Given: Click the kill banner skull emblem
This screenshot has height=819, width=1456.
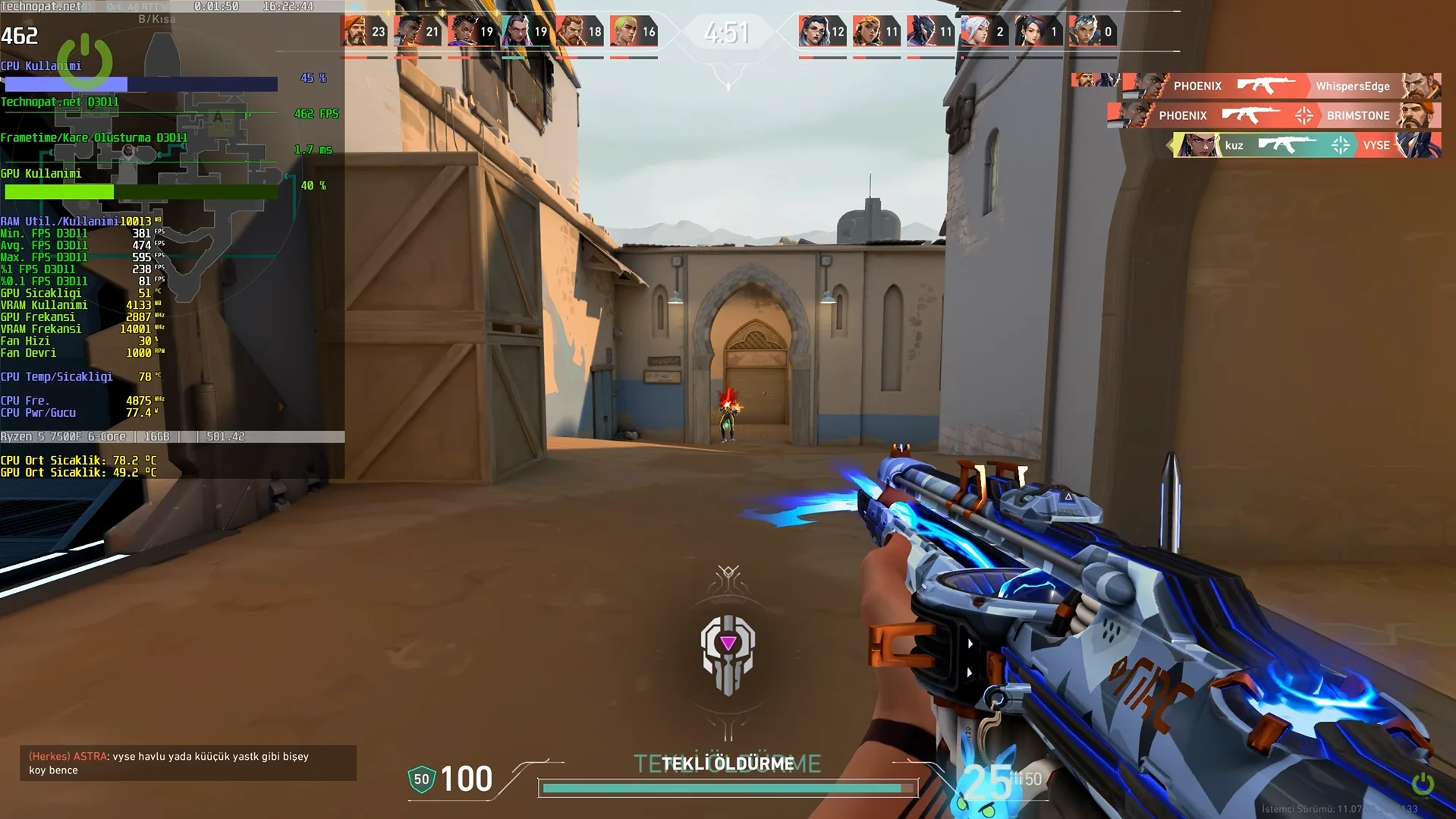Looking at the screenshot, I should tap(728, 653).
